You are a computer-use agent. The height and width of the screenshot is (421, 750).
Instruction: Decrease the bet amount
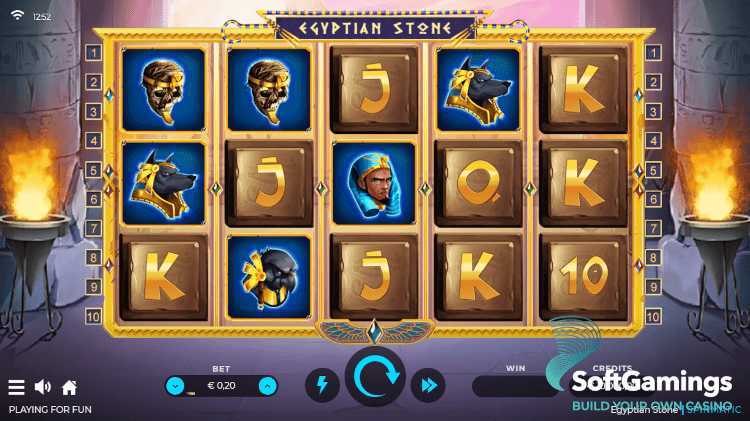pos(176,386)
